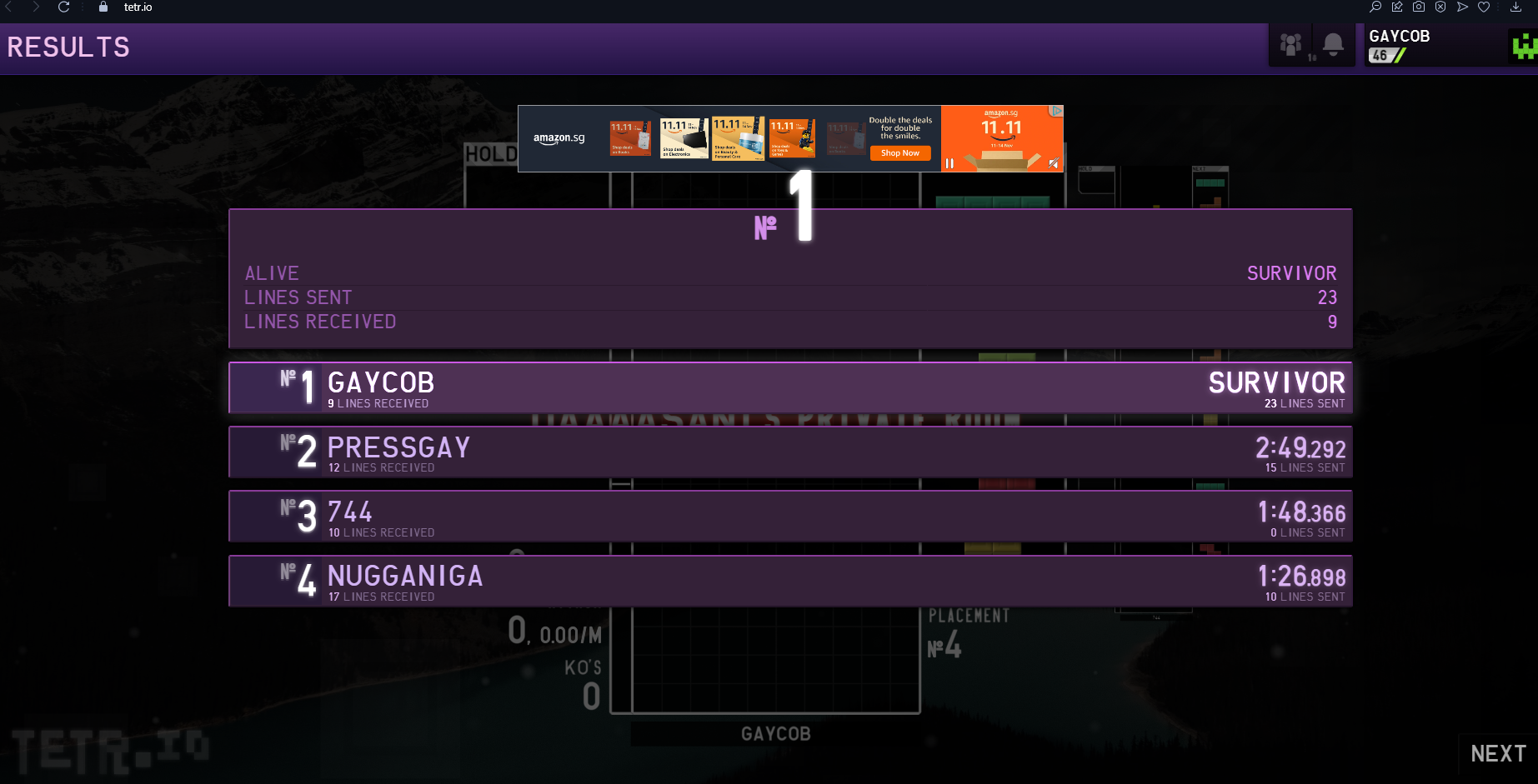Select the heart favorites icon
Viewport: 1538px width, 784px height.
pyautogui.click(x=1483, y=7)
